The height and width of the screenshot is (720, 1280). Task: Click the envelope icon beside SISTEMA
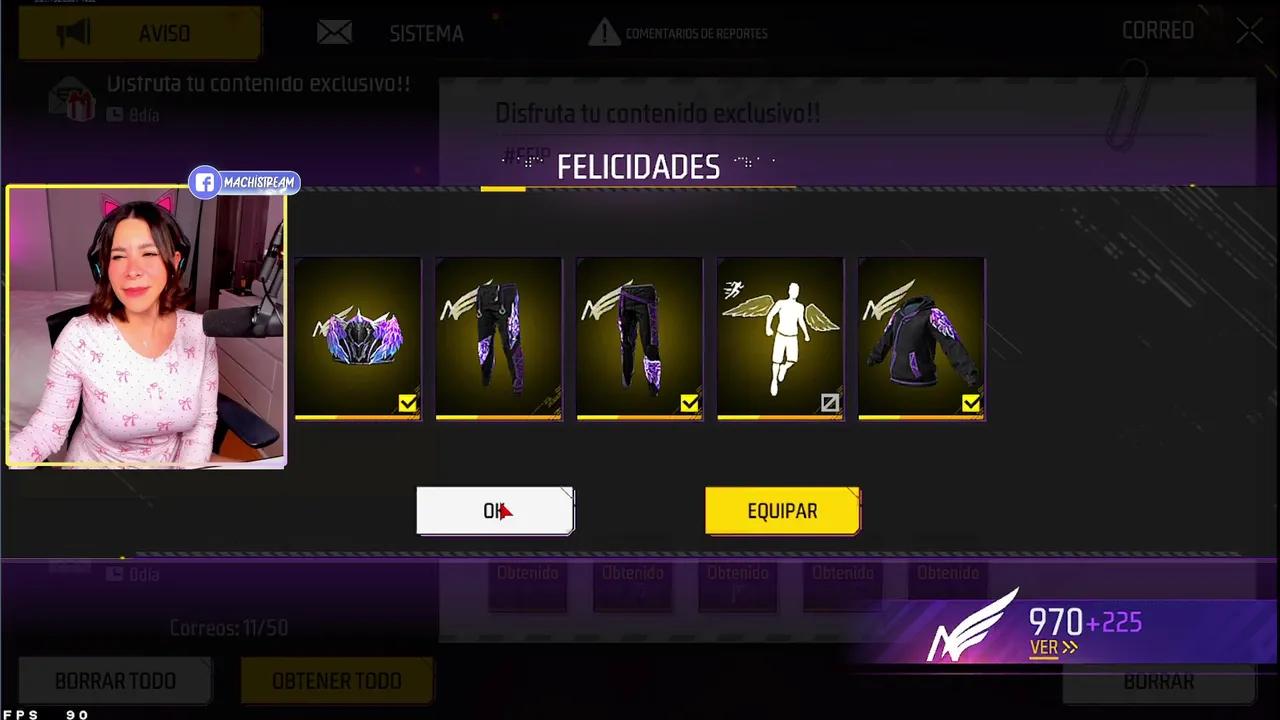334,32
